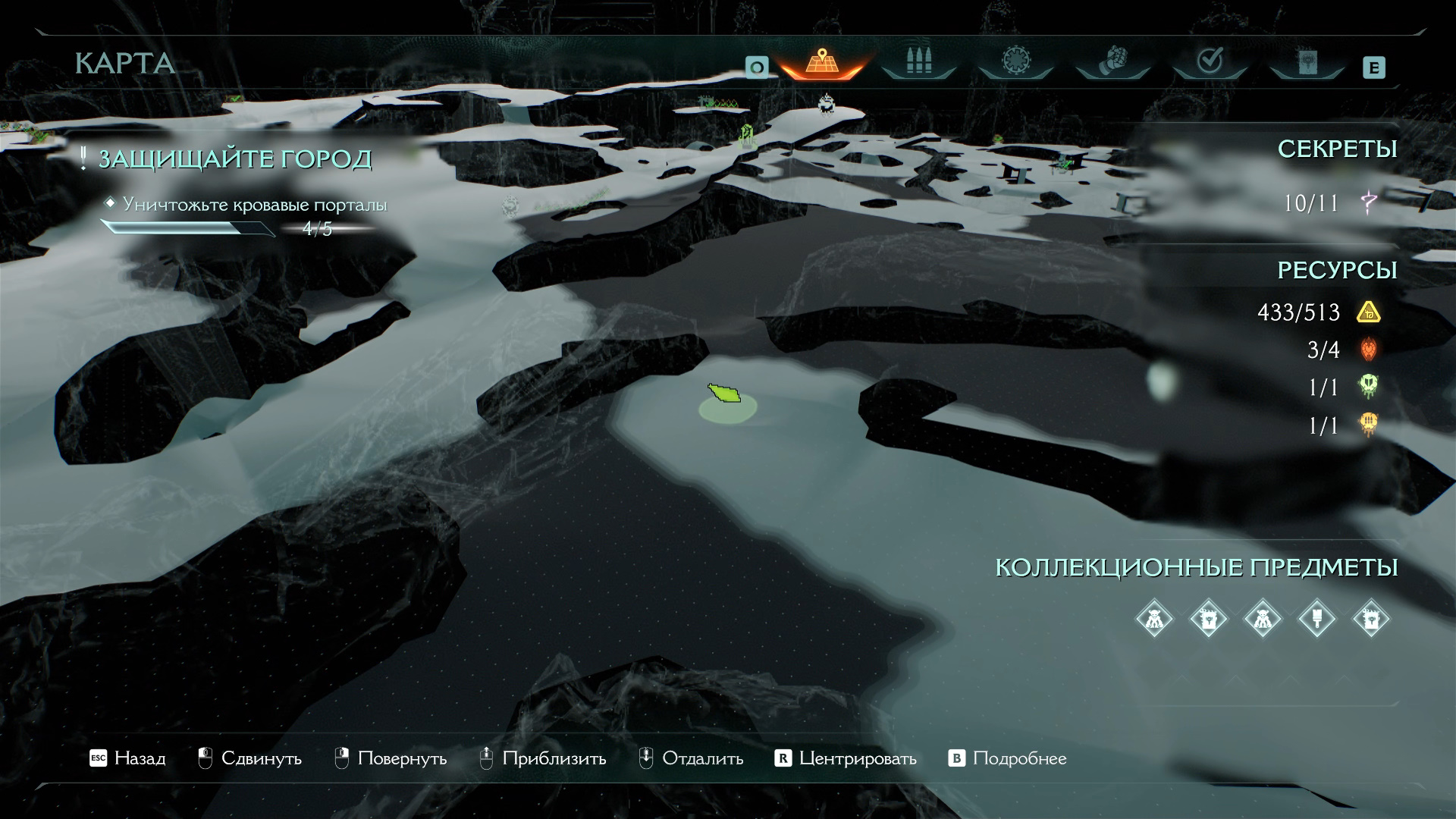Click Центрировать to center the map
Screen dimensions: 1456x819
tap(846, 758)
